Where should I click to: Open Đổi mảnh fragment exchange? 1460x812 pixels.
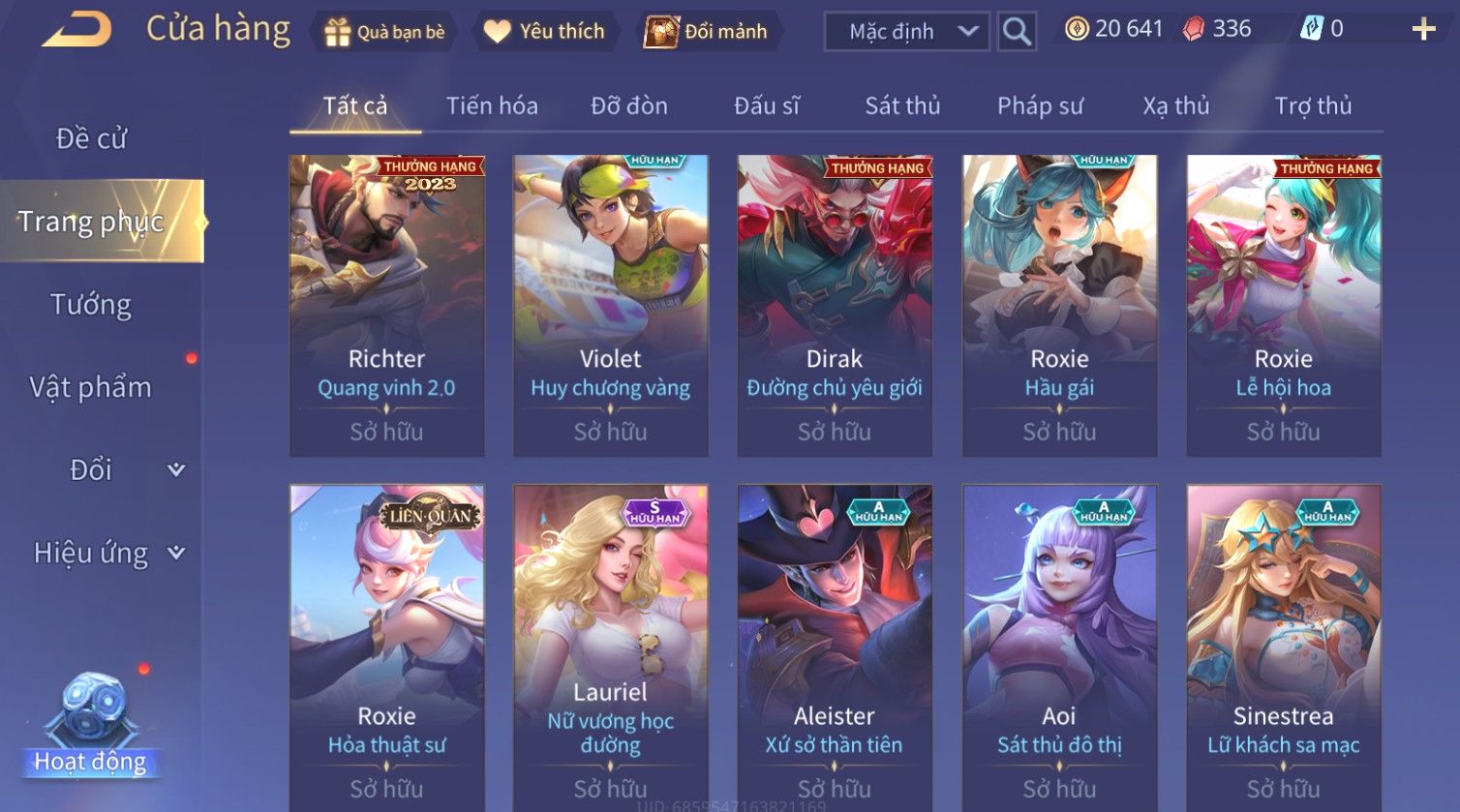(x=707, y=32)
